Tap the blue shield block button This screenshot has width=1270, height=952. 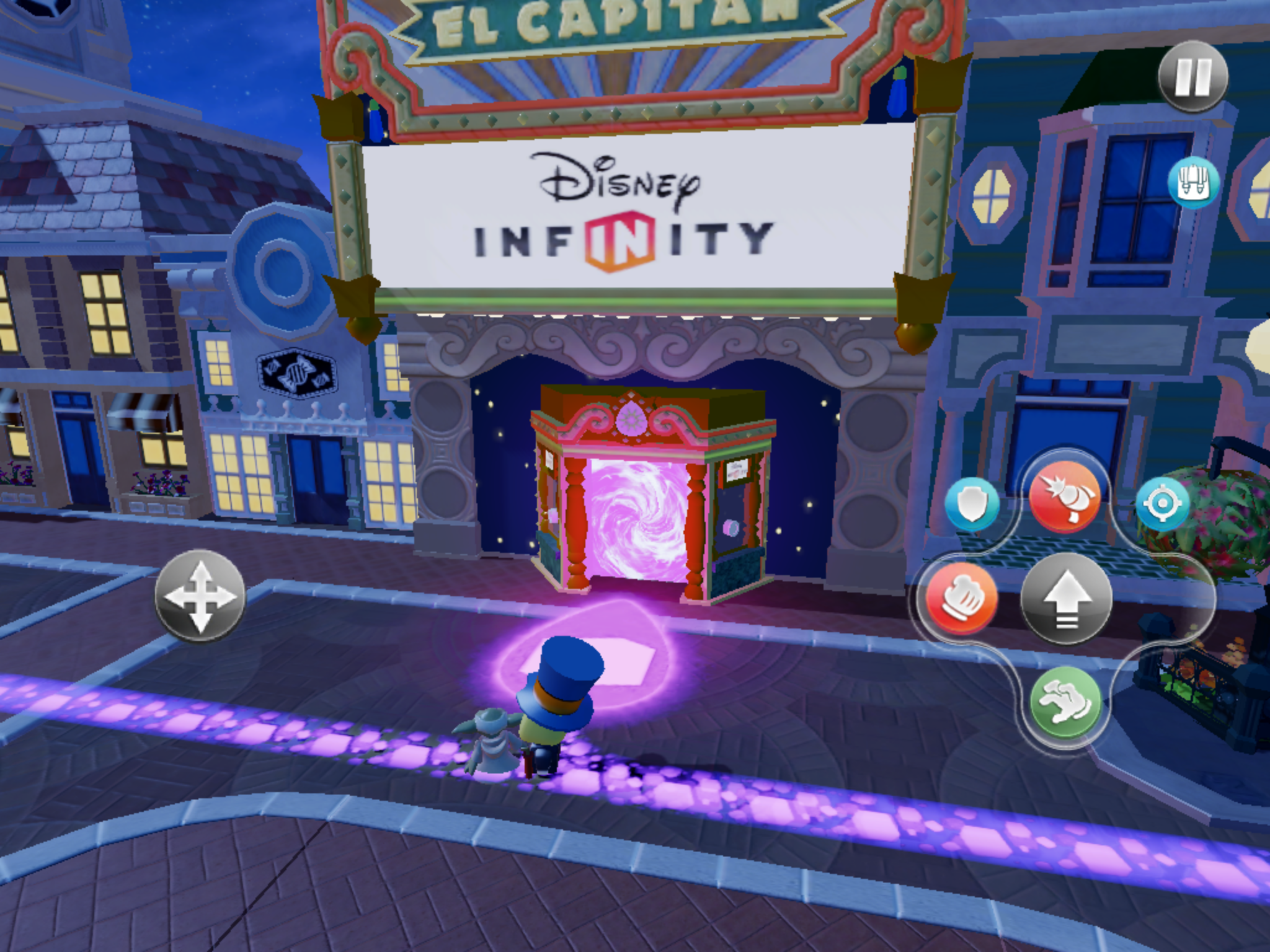(971, 505)
